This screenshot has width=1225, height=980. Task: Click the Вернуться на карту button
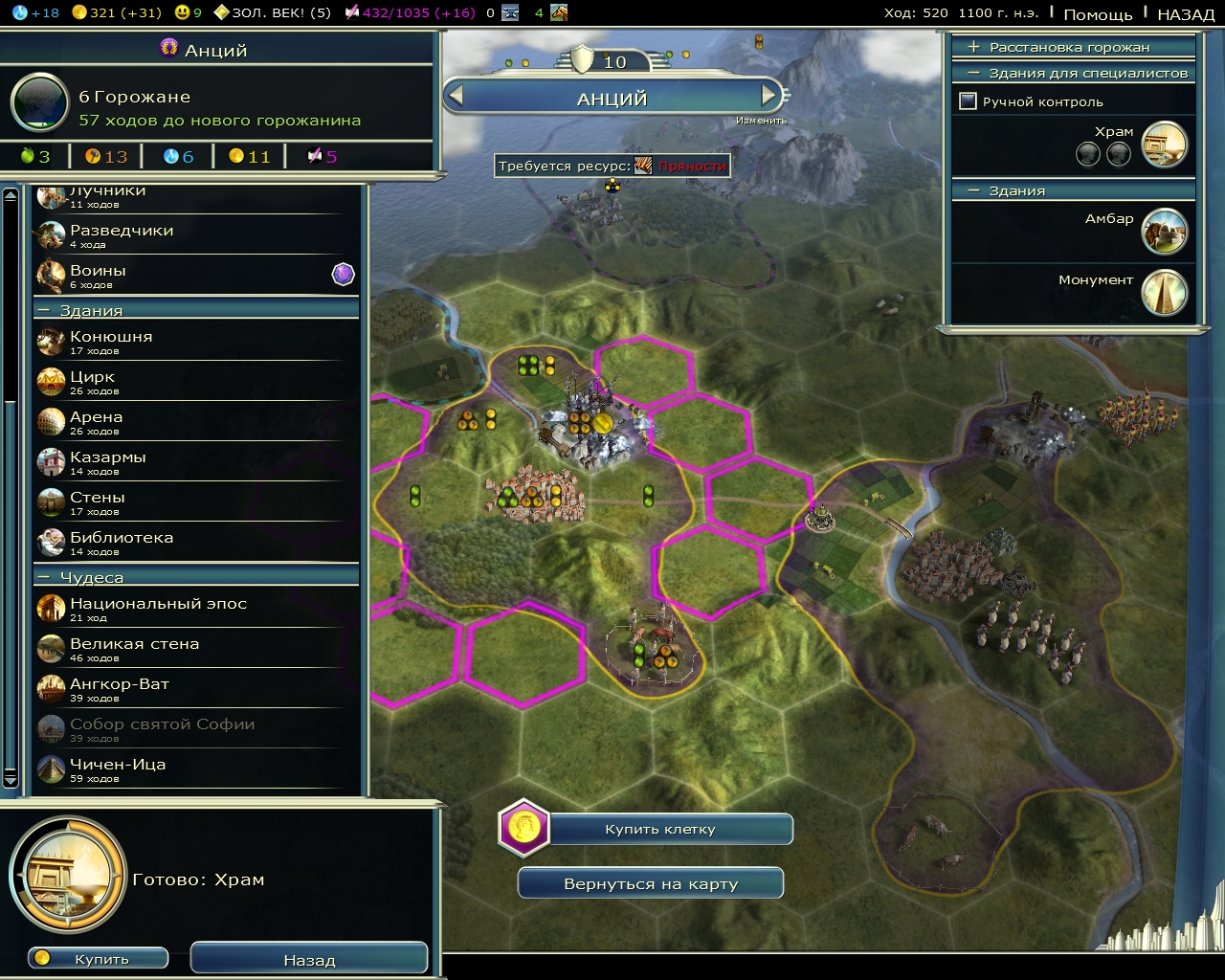(650, 883)
